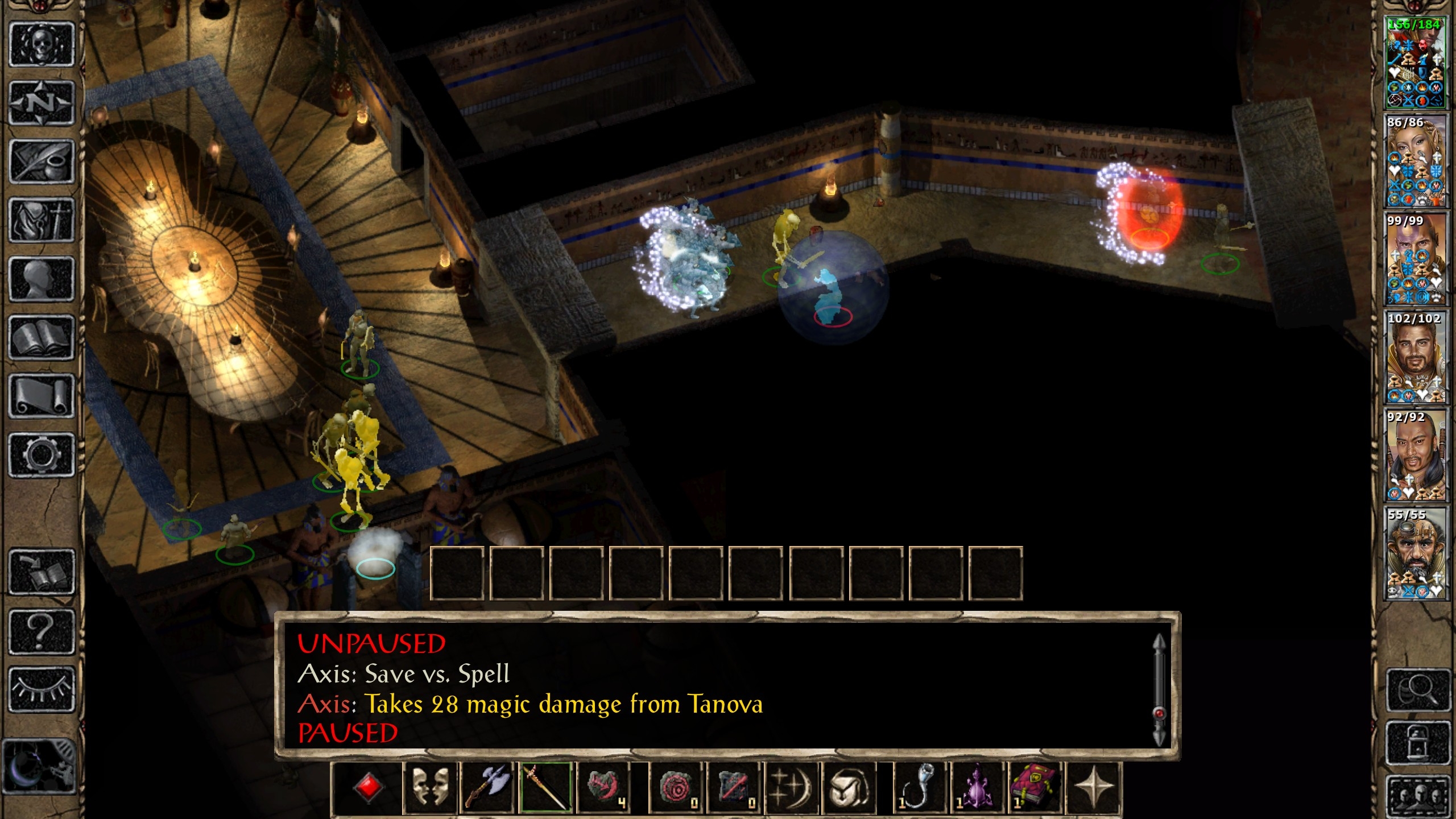
Task: Open the character record with the head icon
Action: pyautogui.click(x=41, y=279)
